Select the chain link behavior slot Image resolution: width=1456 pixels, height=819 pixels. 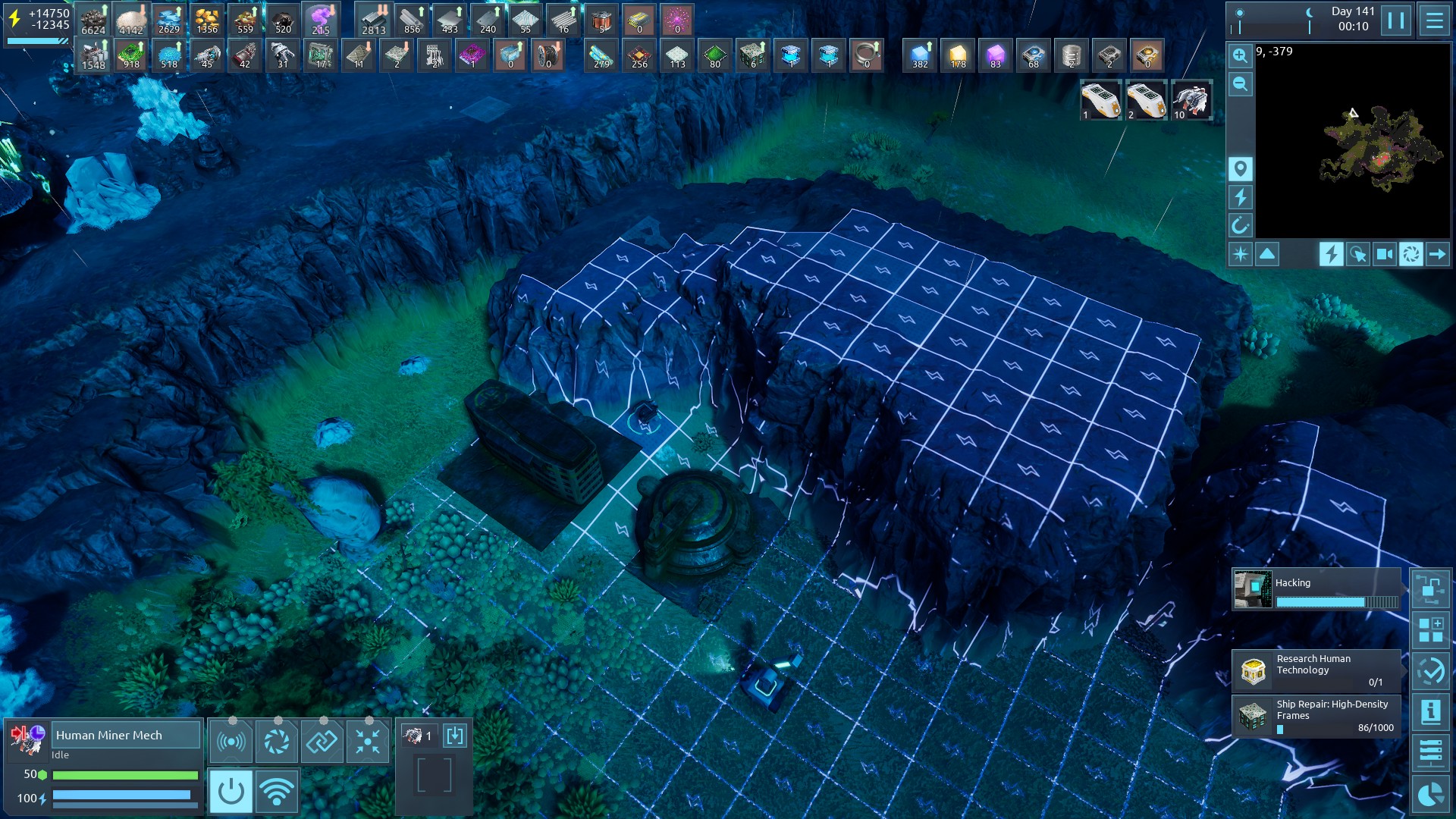pyautogui.click(x=322, y=741)
